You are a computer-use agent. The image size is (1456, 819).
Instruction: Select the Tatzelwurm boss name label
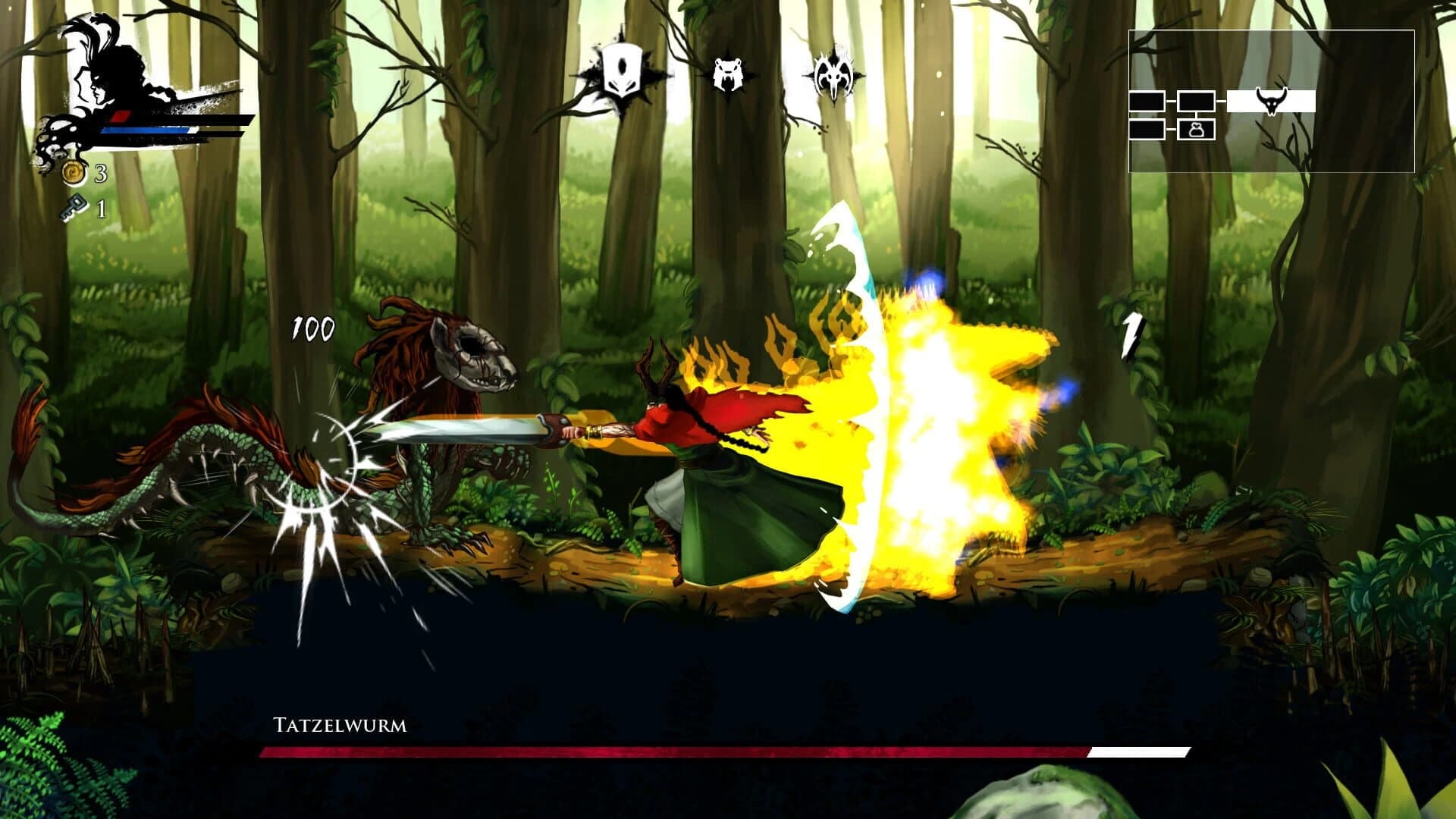(x=339, y=725)
